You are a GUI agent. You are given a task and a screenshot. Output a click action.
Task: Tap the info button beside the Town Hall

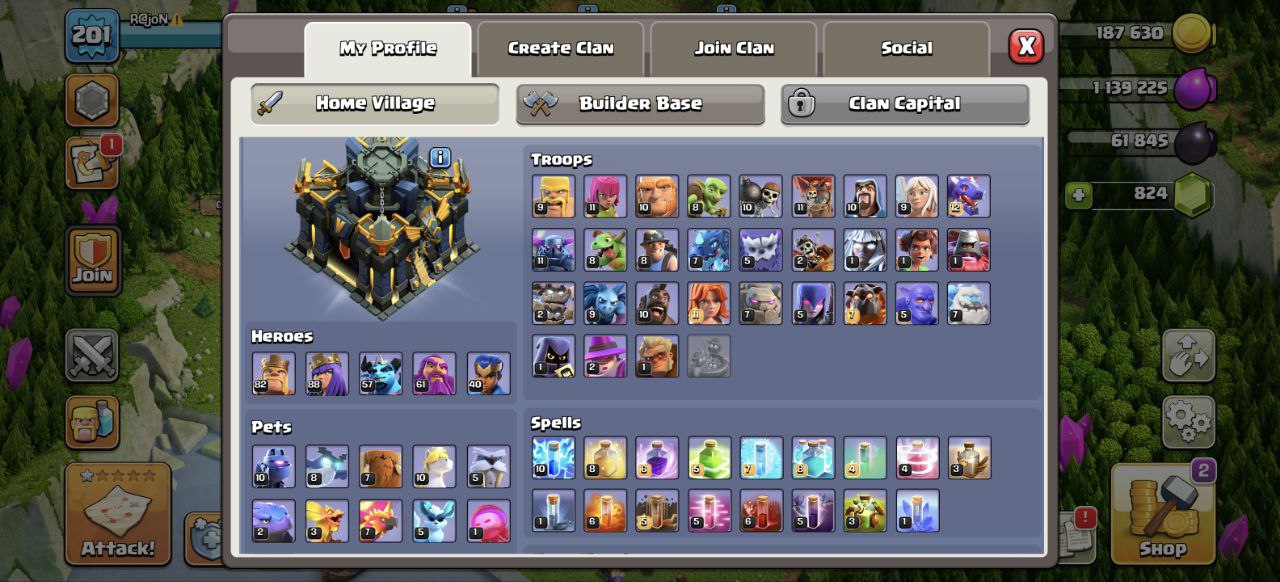440,157
